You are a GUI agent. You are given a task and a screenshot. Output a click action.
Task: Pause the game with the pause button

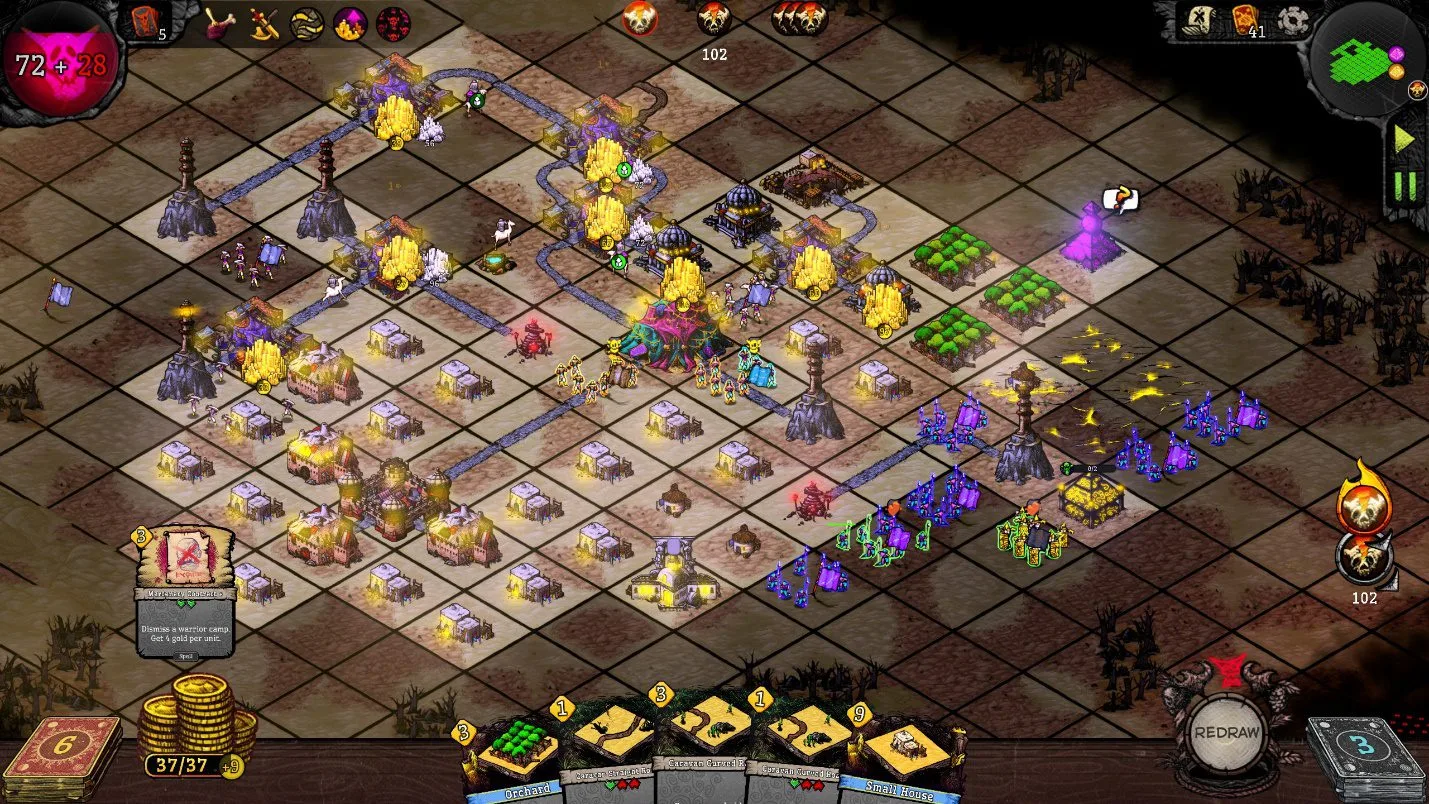(1405, 186)
